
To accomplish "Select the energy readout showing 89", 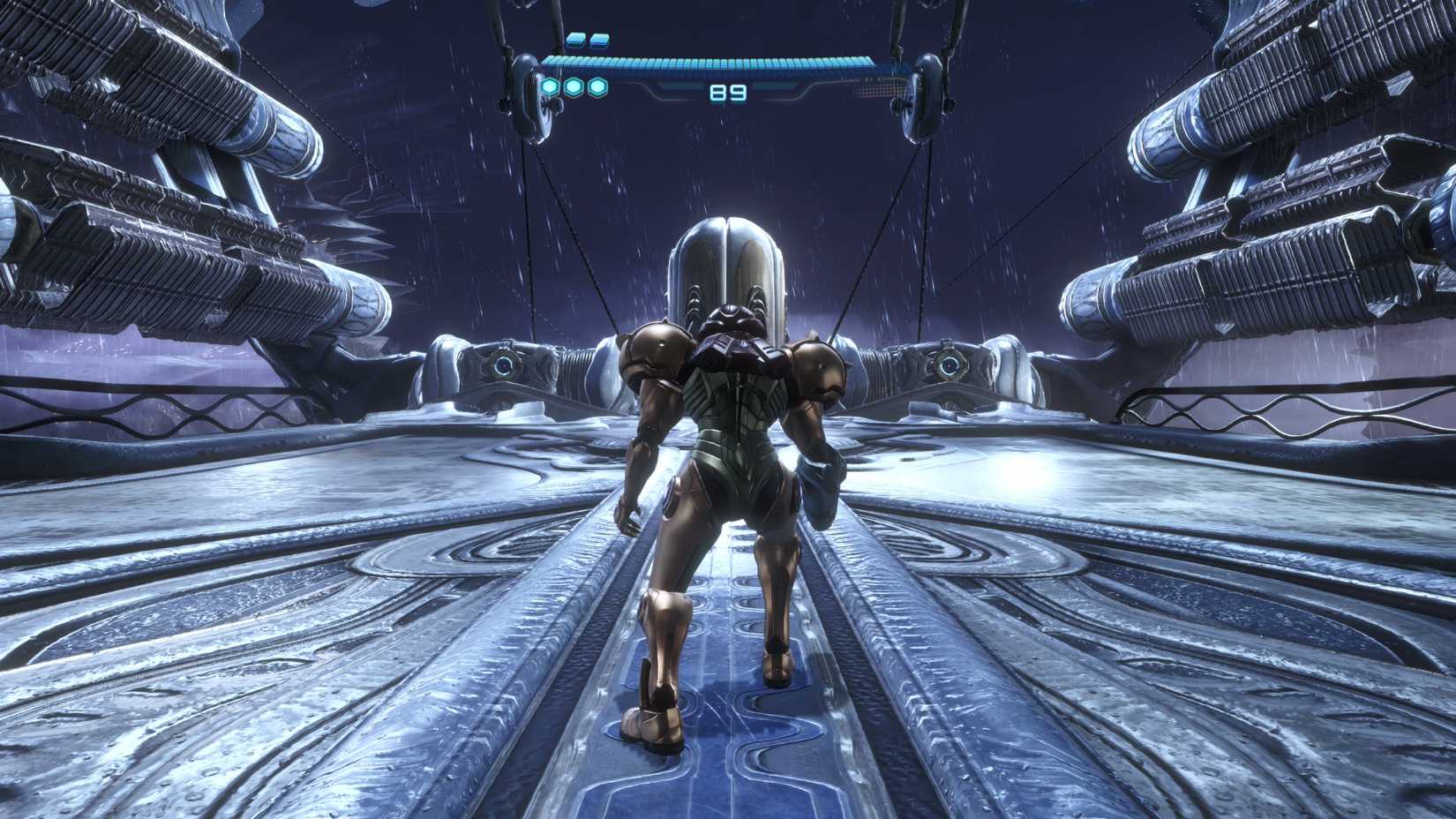I will pyautogui.click(x=727, y=91).
